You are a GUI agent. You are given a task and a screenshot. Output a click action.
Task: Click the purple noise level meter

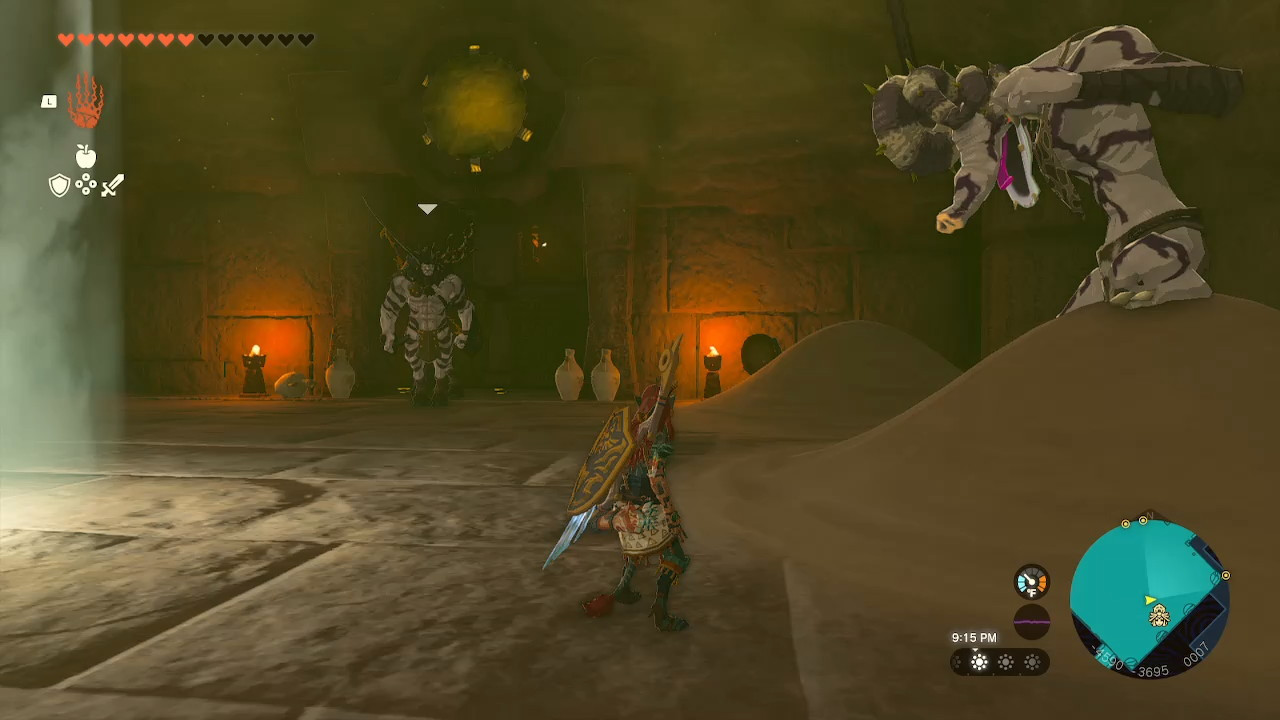tap(1031, 620)
